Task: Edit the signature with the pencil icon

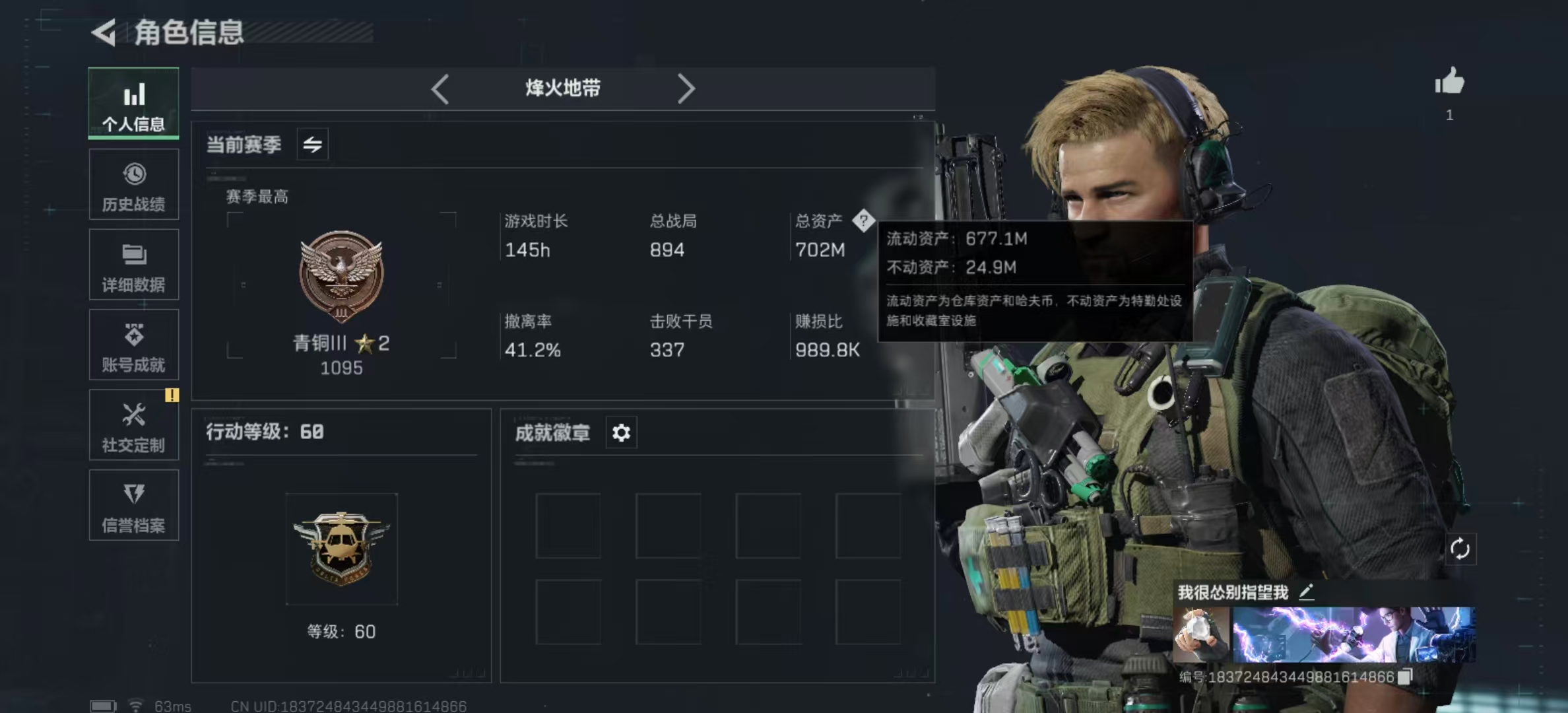Action: point(1307,592)
